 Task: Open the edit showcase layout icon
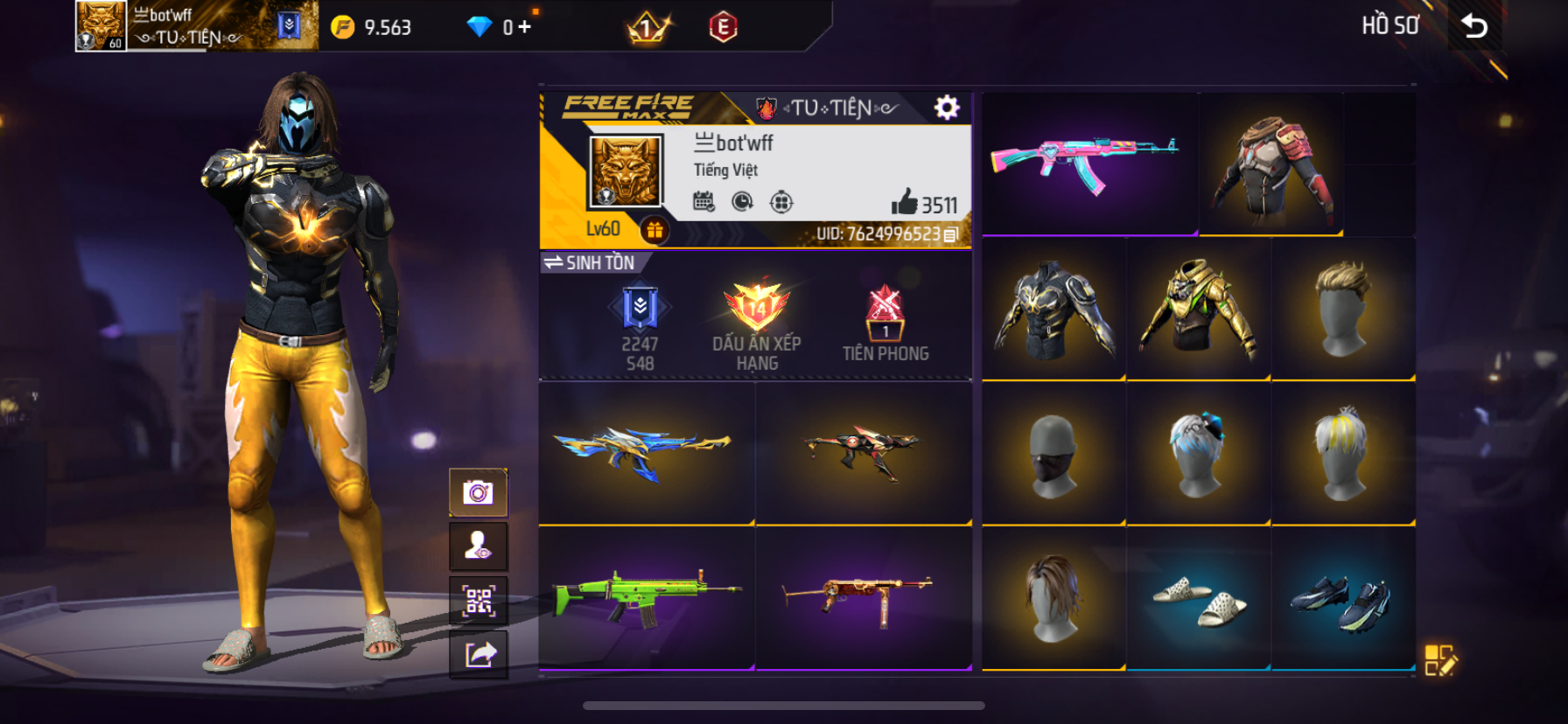pos(1439,661)
